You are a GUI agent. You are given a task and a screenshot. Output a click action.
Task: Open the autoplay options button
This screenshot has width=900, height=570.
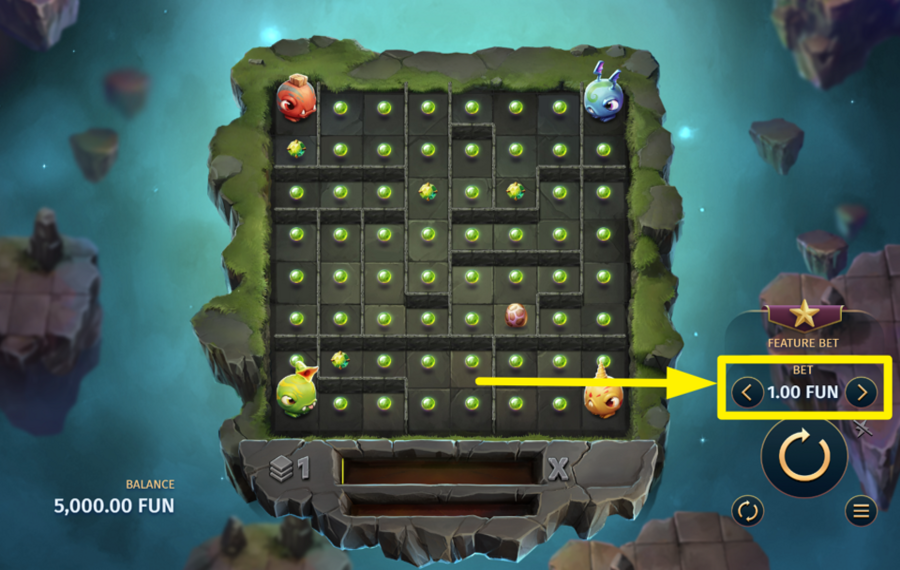747,511
